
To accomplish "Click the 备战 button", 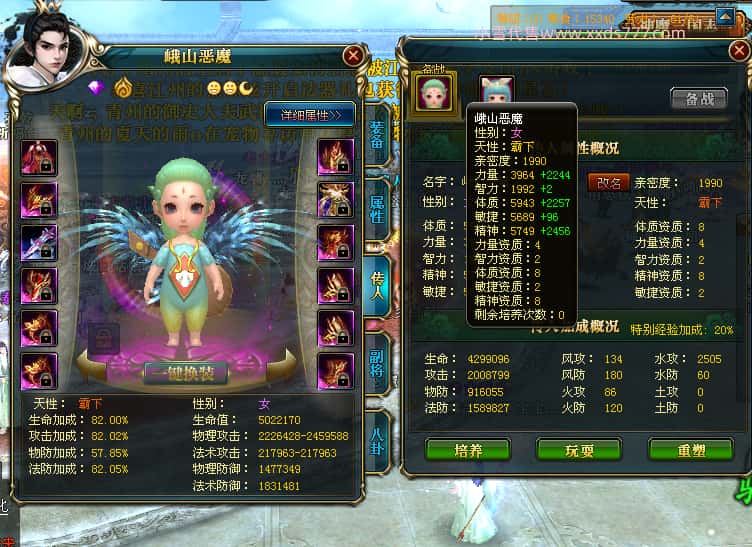I will click(698, 99).
